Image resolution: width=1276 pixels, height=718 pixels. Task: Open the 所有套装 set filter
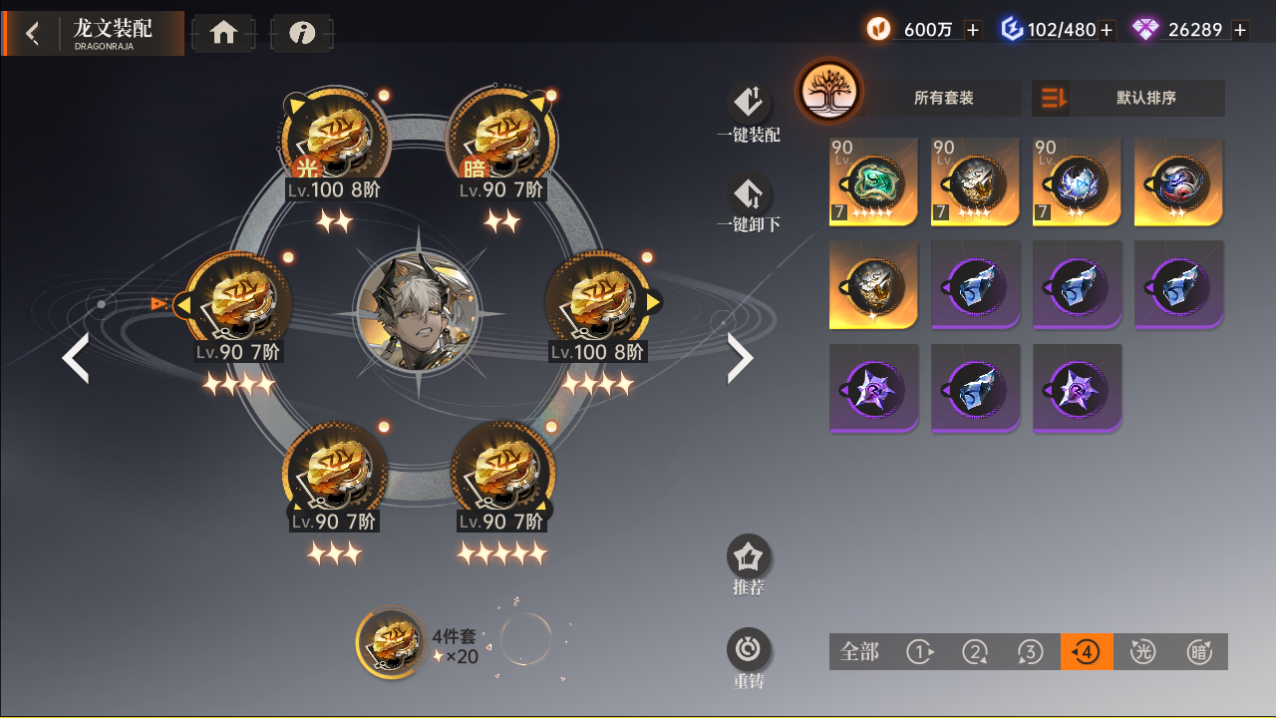[x=943, y=98]
